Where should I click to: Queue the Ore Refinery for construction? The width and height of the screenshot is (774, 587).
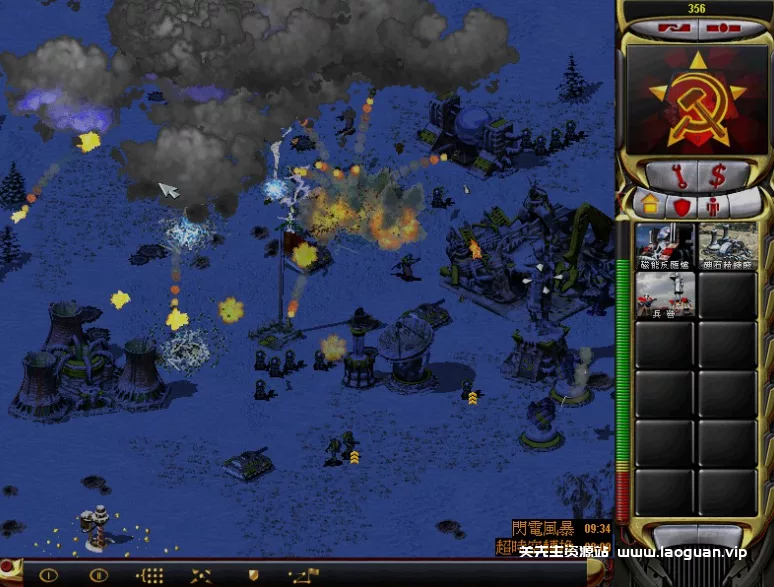728,245
